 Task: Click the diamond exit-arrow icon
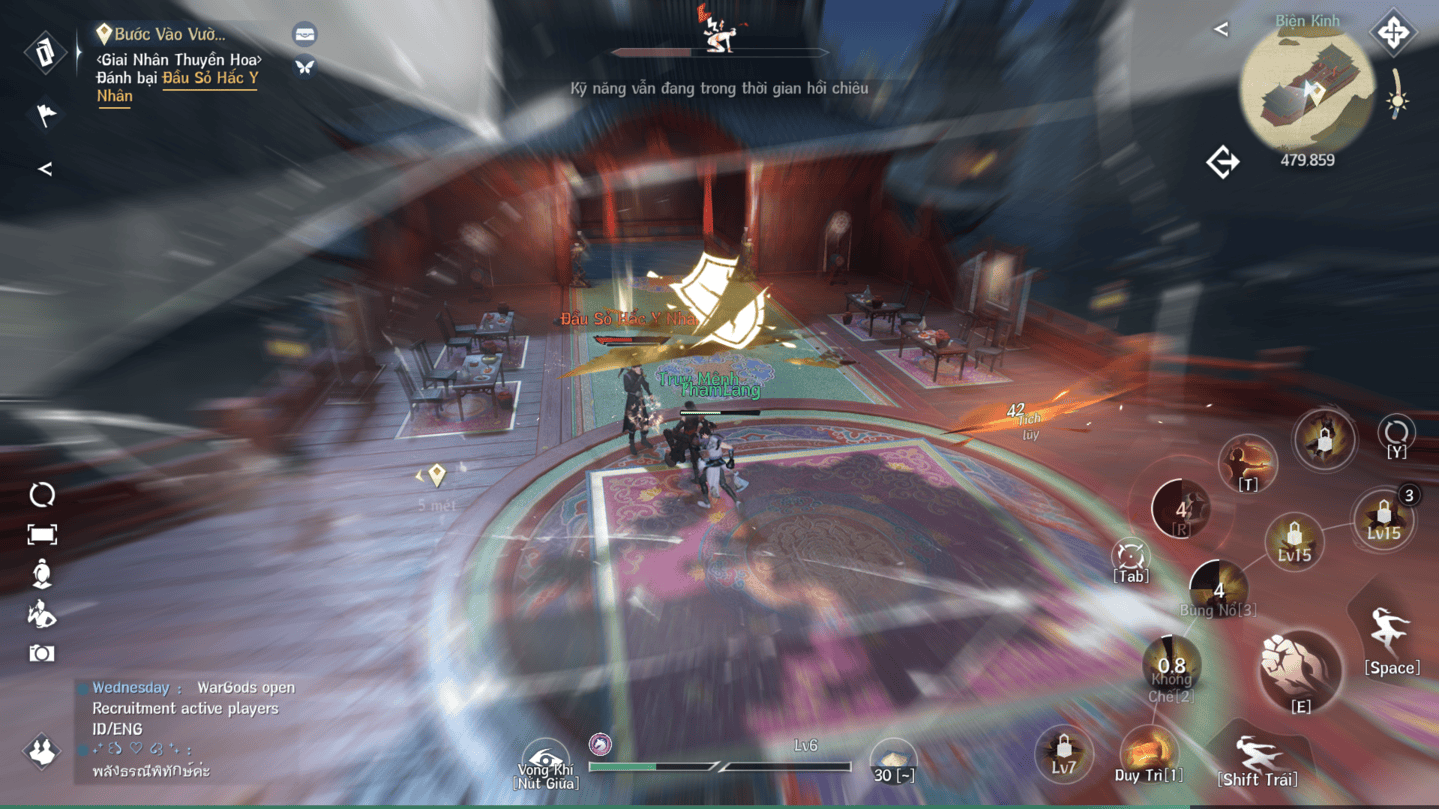(x=1223, y=162)
